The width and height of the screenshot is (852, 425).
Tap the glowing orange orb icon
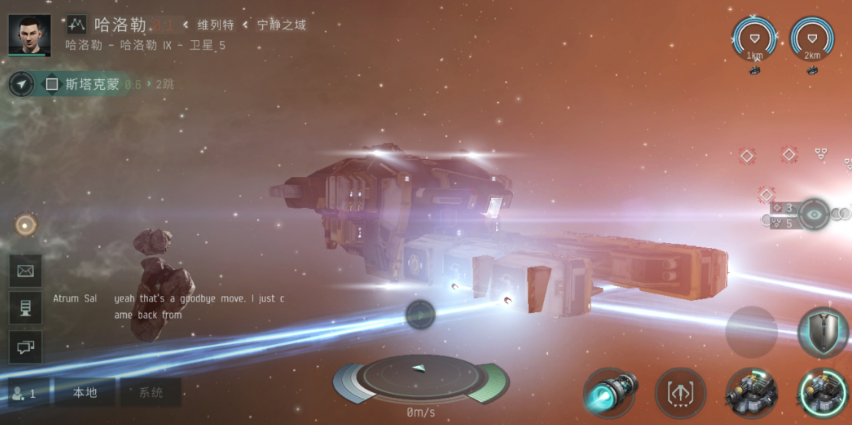25,225
